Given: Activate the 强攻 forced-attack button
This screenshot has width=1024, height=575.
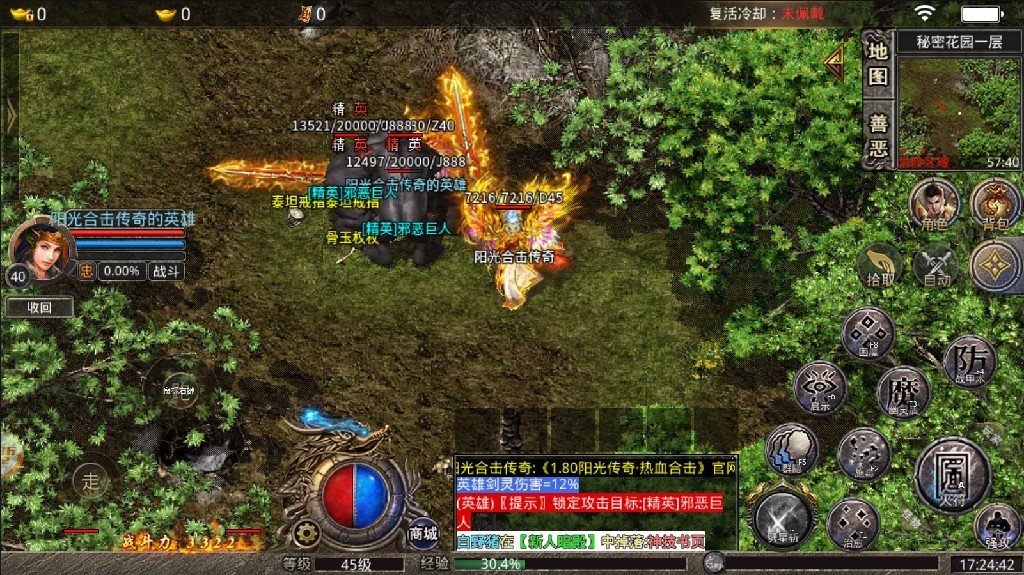Looking at the screenshot, I should (995, 525).
